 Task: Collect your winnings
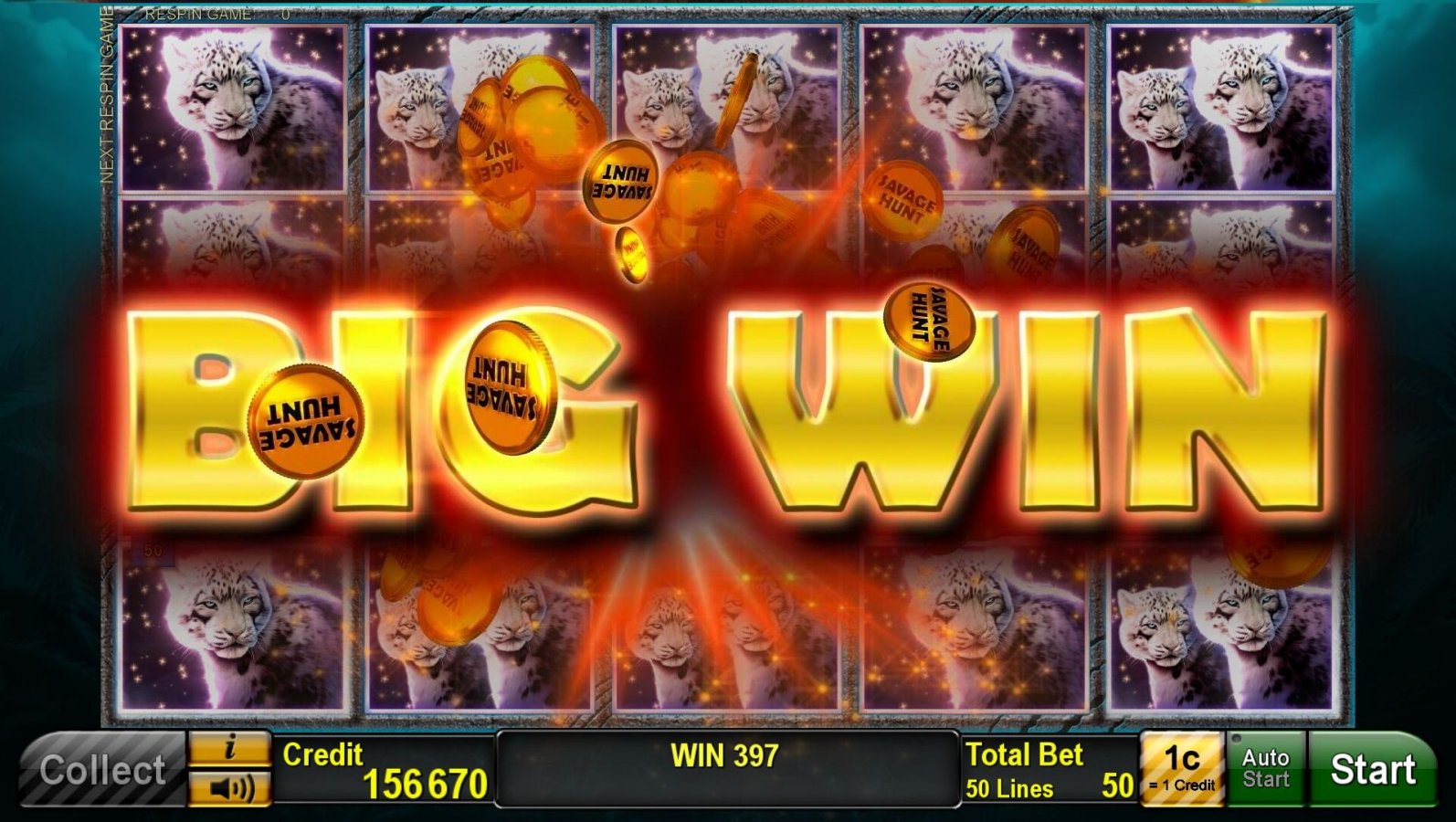pyautogui.click(x=100, y=770)
